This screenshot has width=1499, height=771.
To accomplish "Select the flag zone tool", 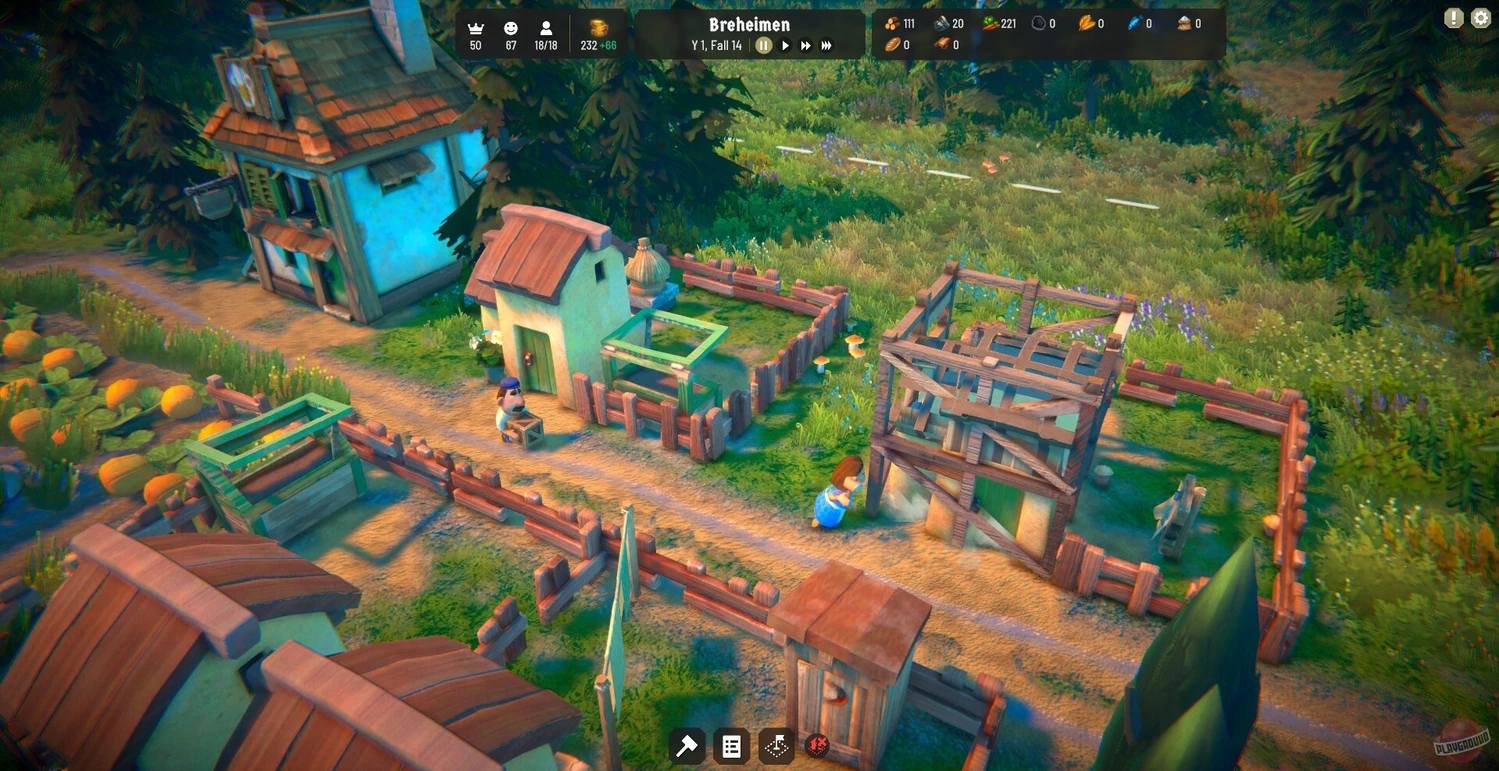I will click(x=777, y=746).
